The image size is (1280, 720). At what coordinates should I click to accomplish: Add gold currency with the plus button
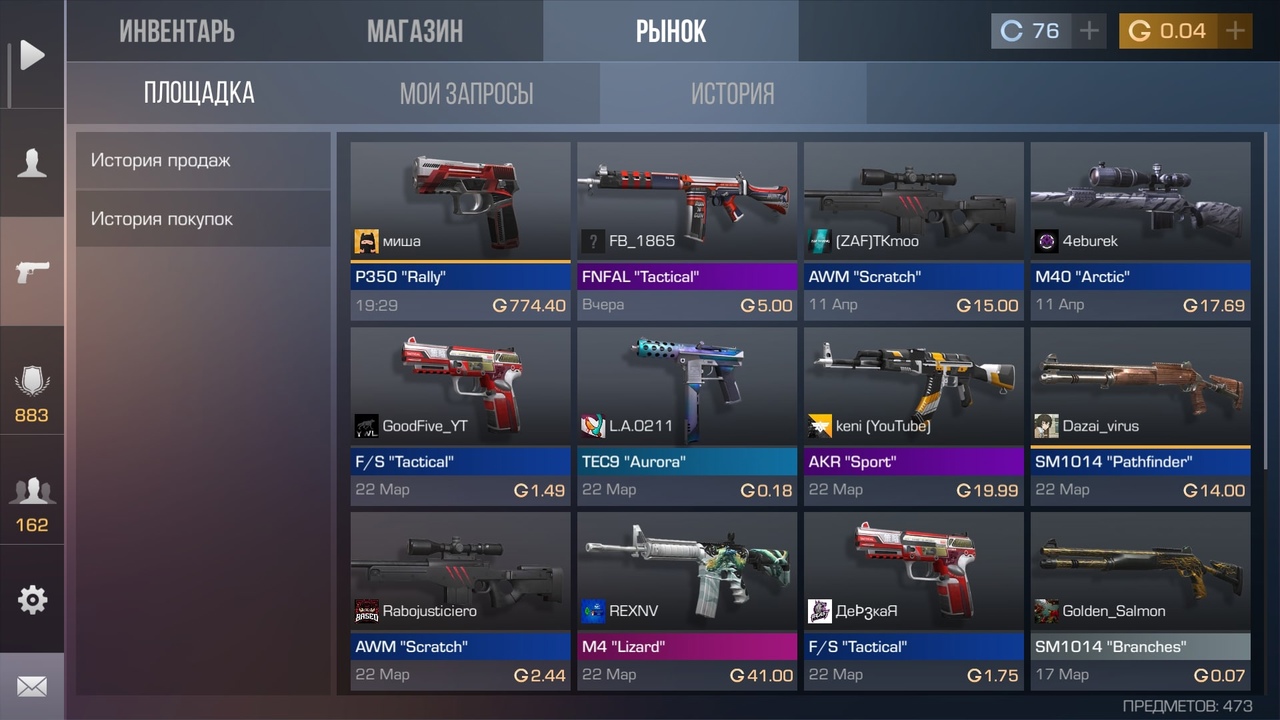[x=1235, y=31]
